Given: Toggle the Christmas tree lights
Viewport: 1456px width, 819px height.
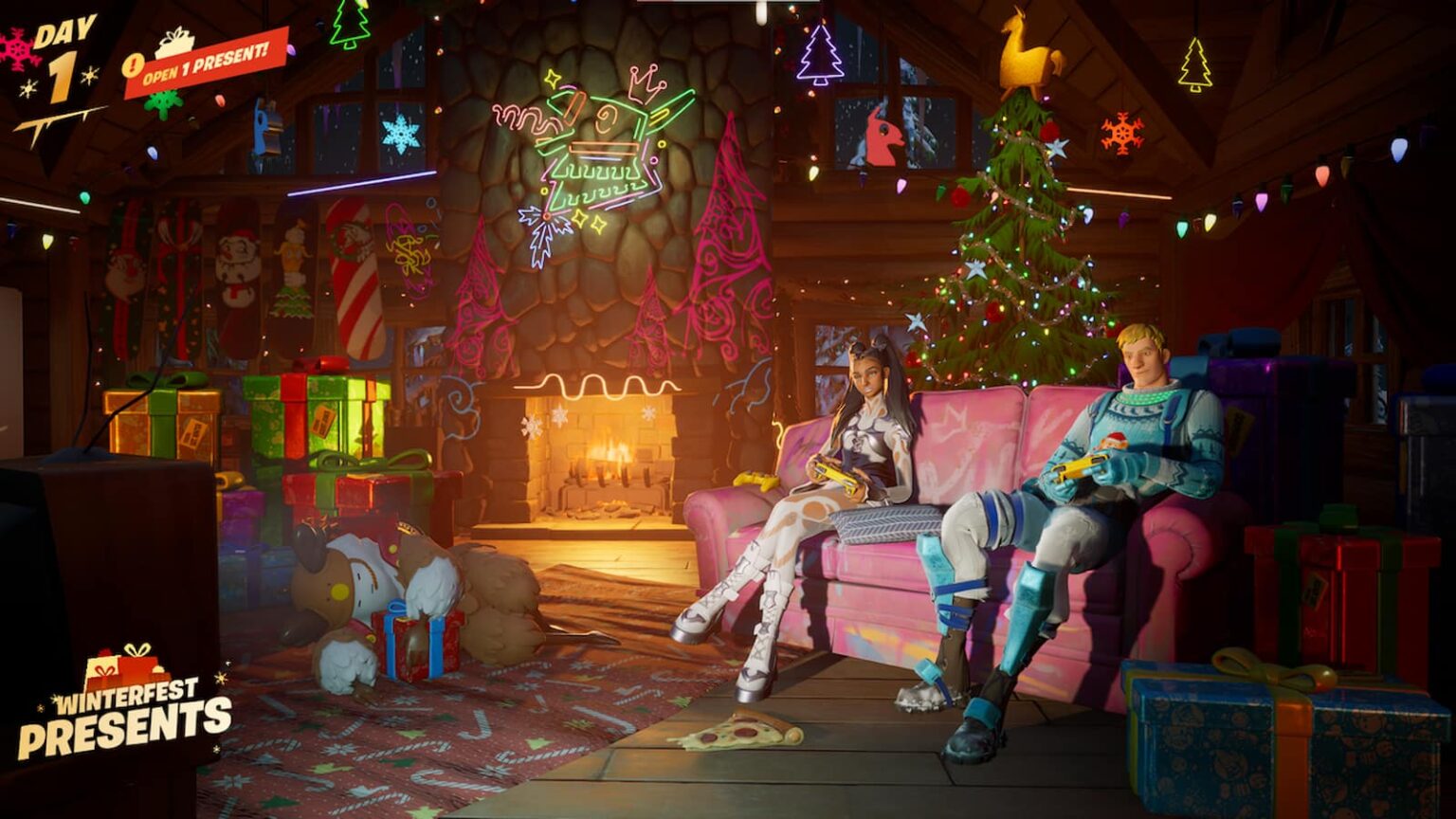Looking at the screenshot, I should pyautogui.click(x=1005, y=284).
